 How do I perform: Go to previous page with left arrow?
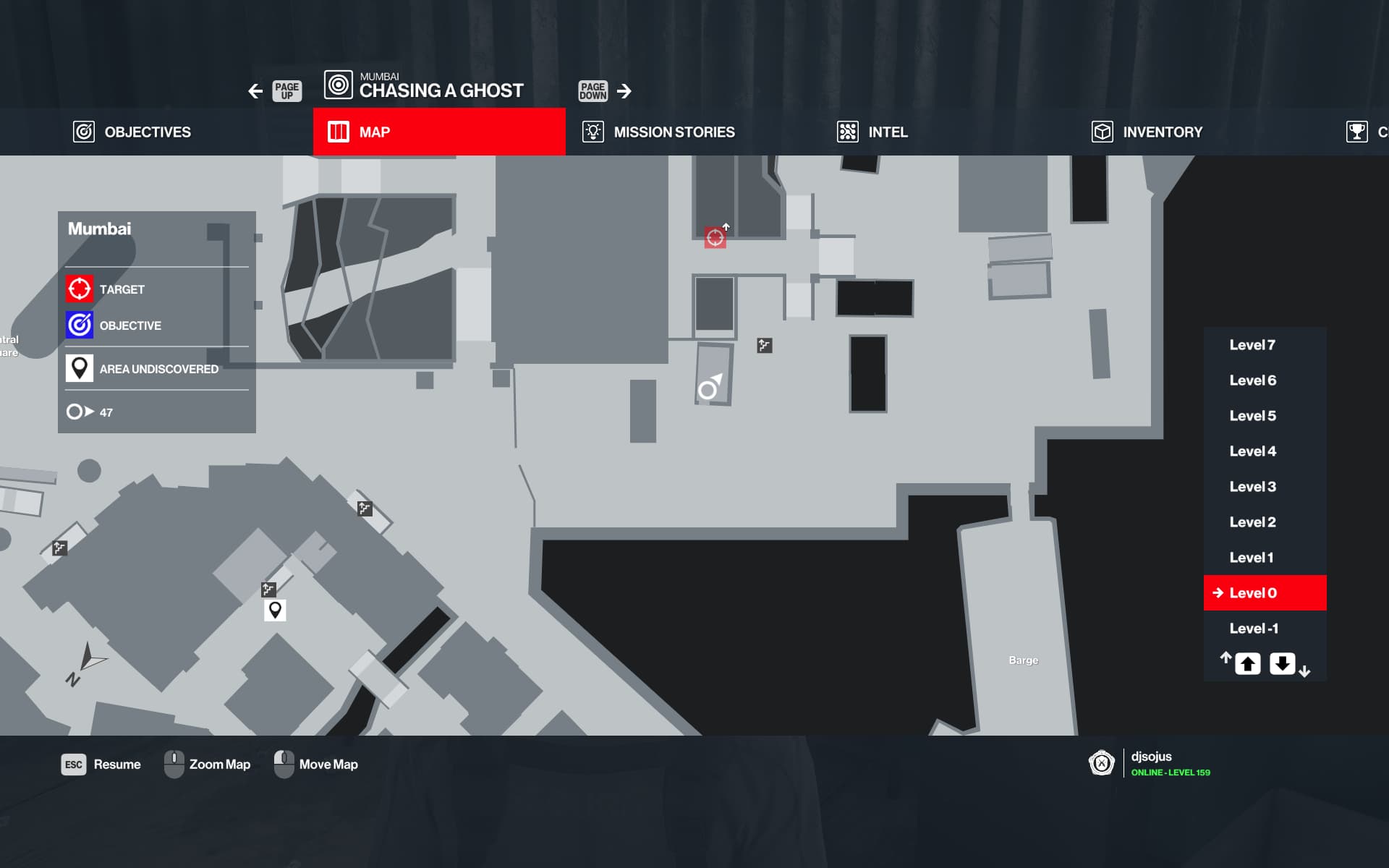coord(255,91)
